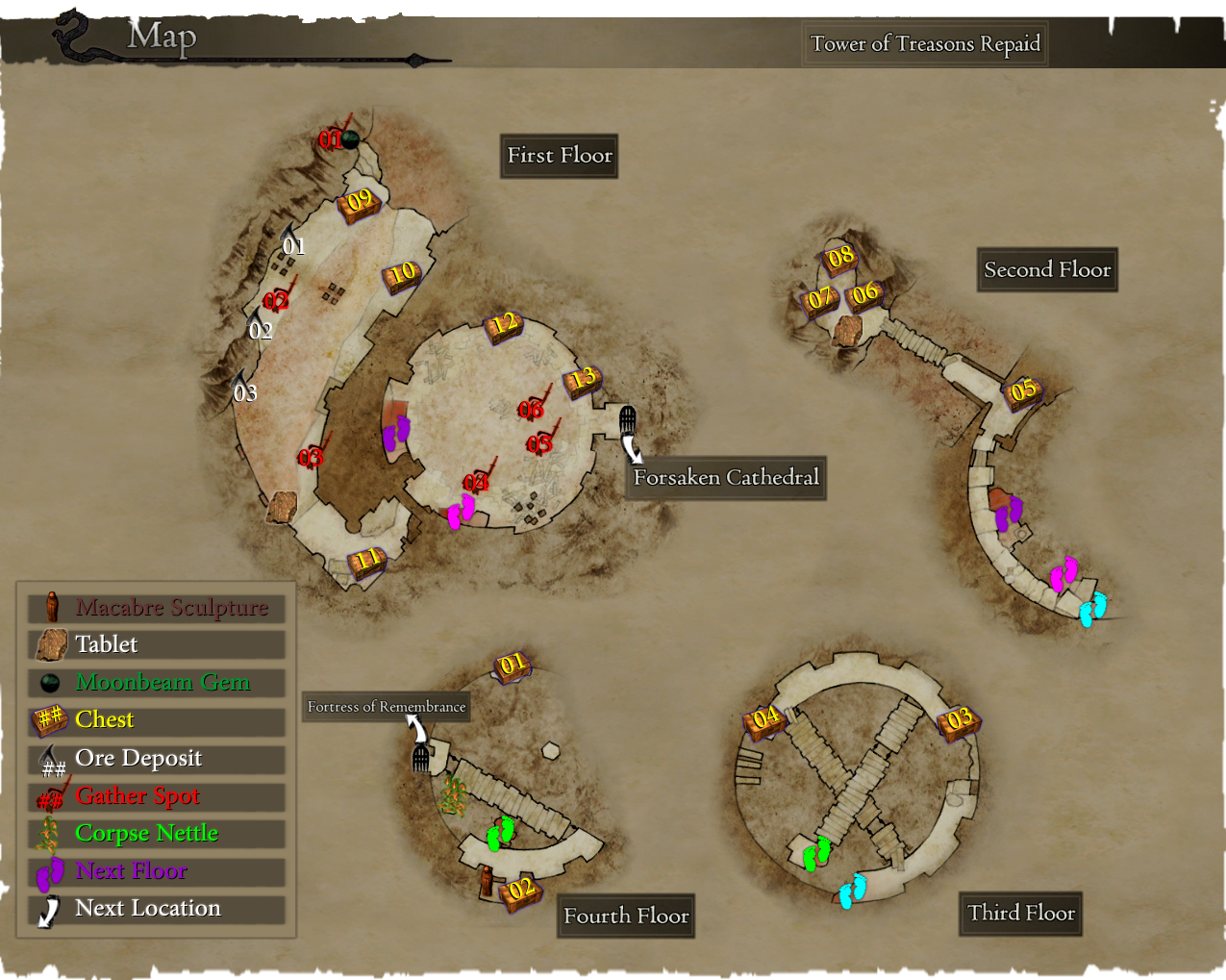Click the Fourth Floor label

626,917
